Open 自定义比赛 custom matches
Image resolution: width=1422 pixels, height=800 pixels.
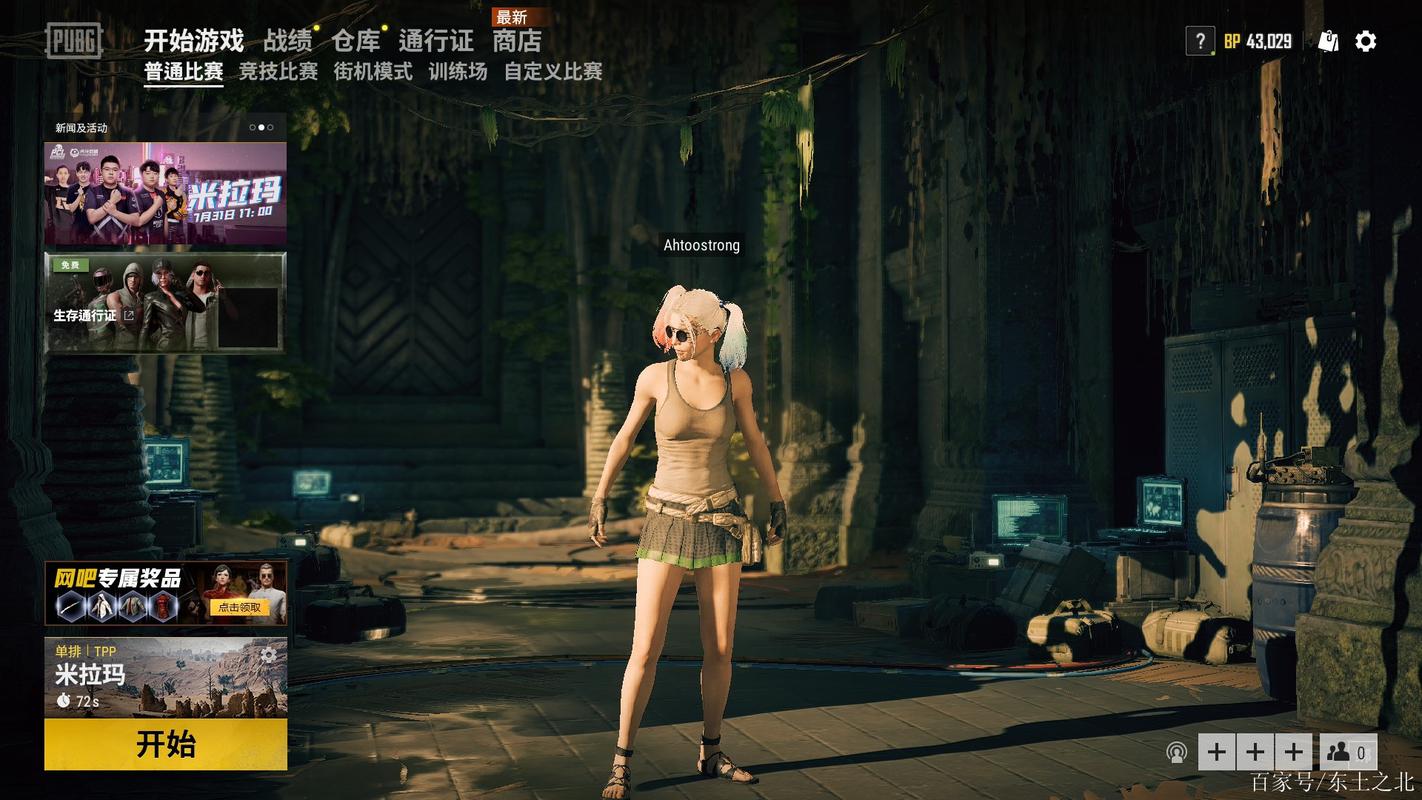pyautogui.click(x=553, y=72)
